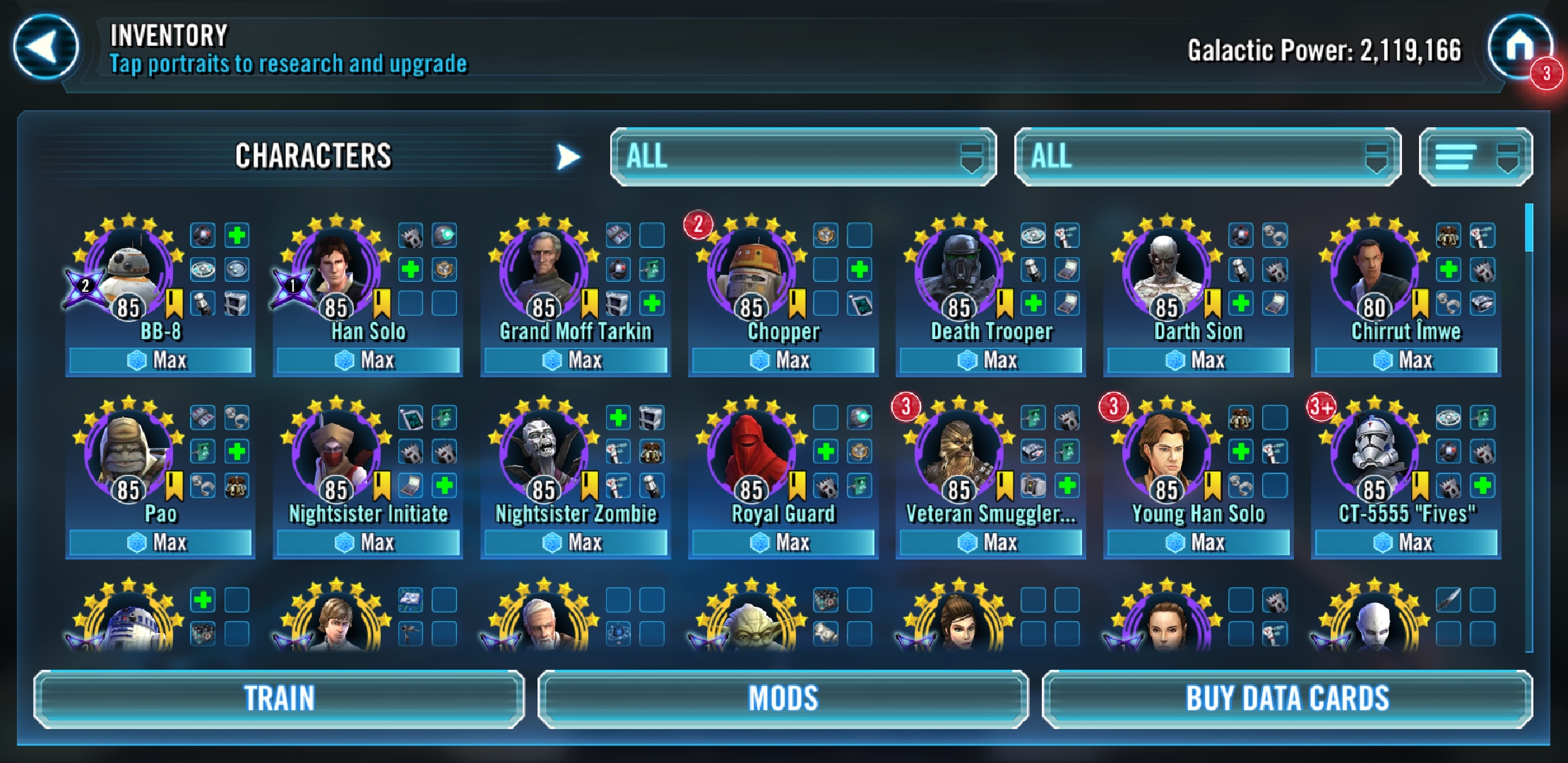Open the Train menu
This screenshot has width=1568, height=763.
[x=279, y=699]
